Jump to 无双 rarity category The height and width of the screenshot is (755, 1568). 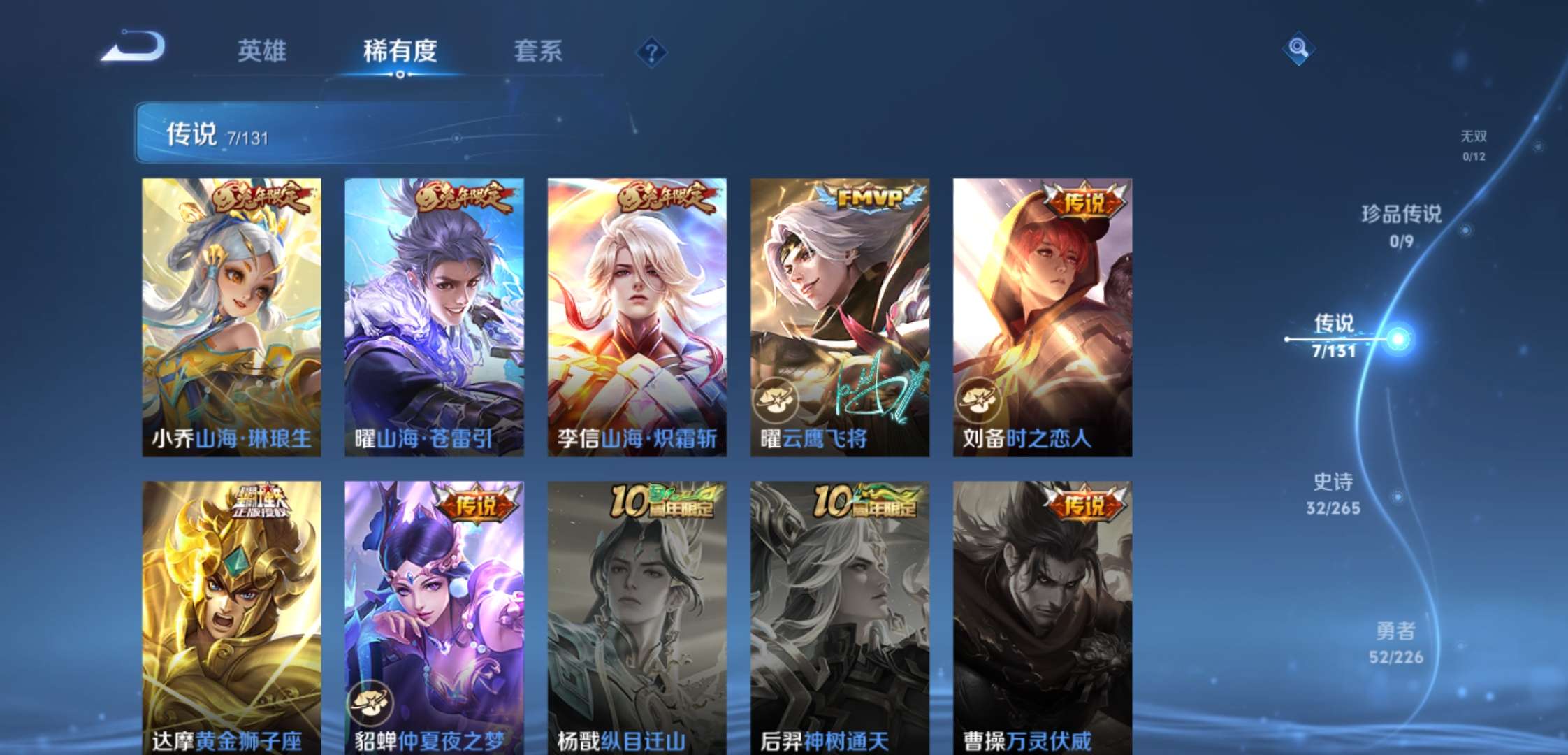pyautogui.click(x=1474, y=145)
